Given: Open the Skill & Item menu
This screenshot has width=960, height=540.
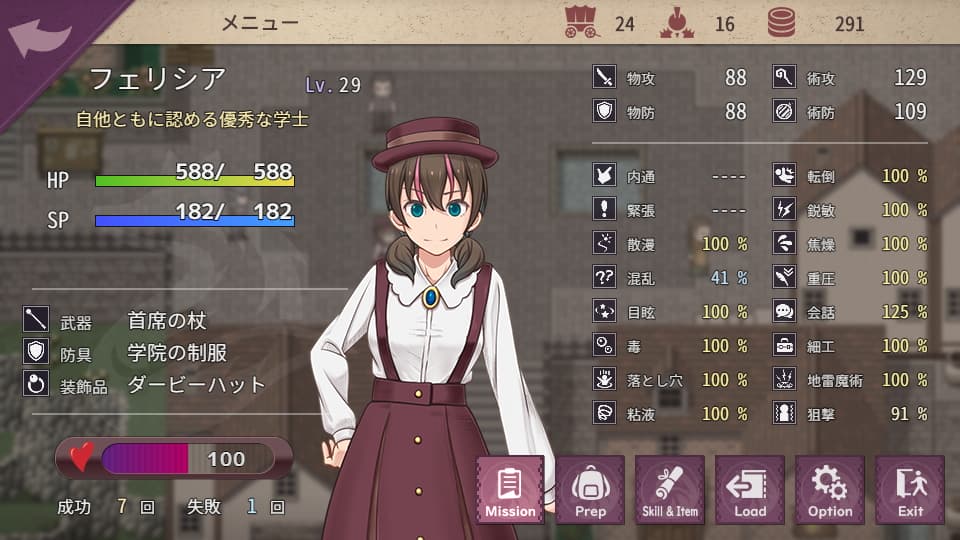Looking at the screenshot, I should tap(670, 490).
